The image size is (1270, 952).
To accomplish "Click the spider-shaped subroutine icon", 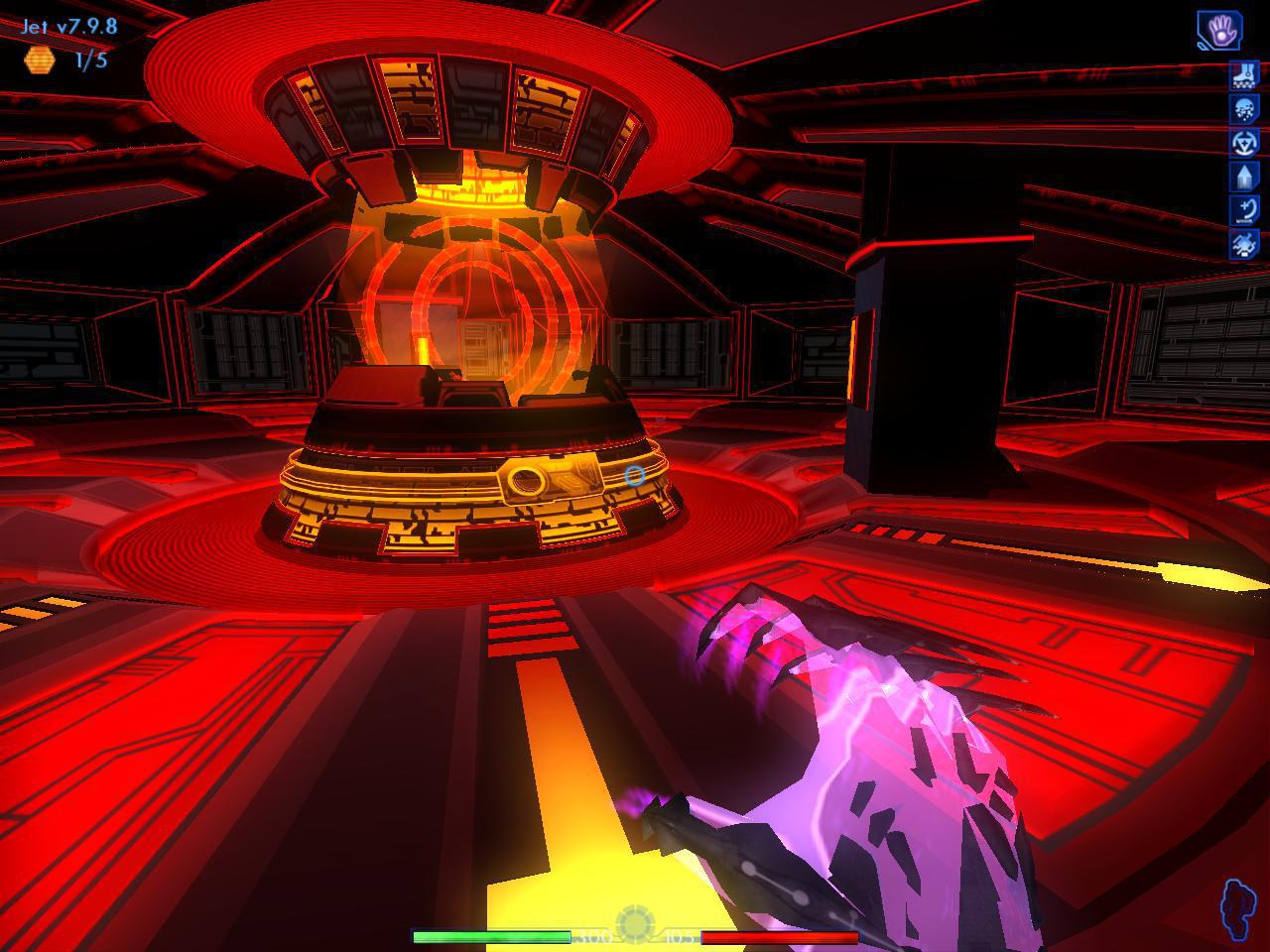I will coord(1245,245).
